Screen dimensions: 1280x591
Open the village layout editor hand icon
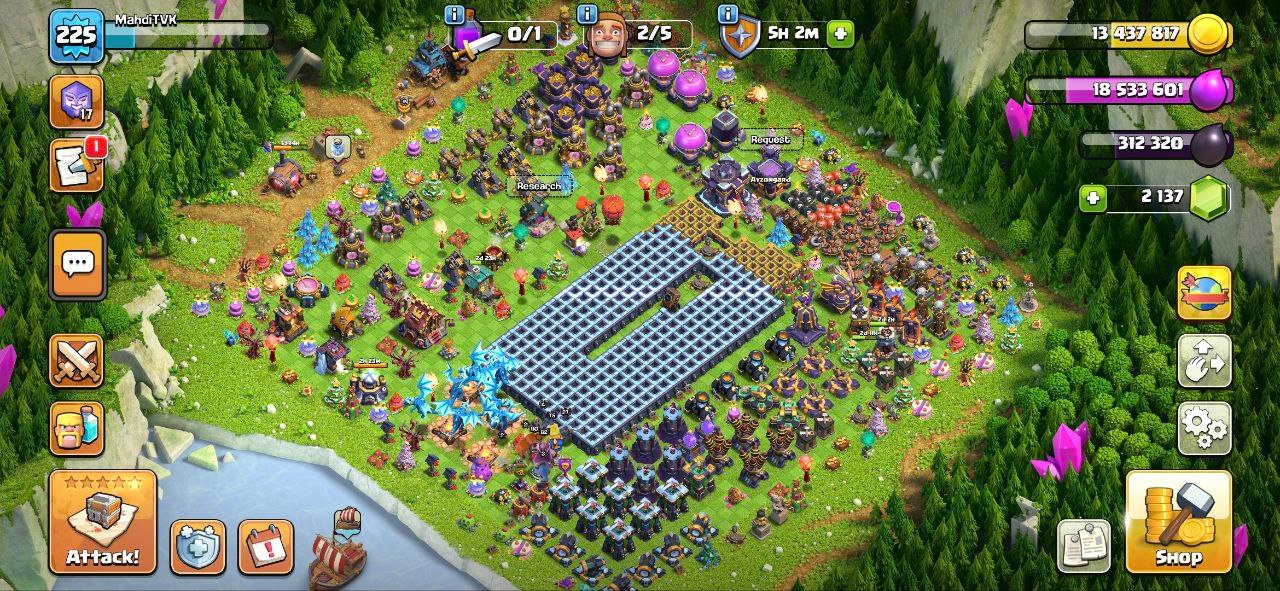click(x=1204, y=361)
